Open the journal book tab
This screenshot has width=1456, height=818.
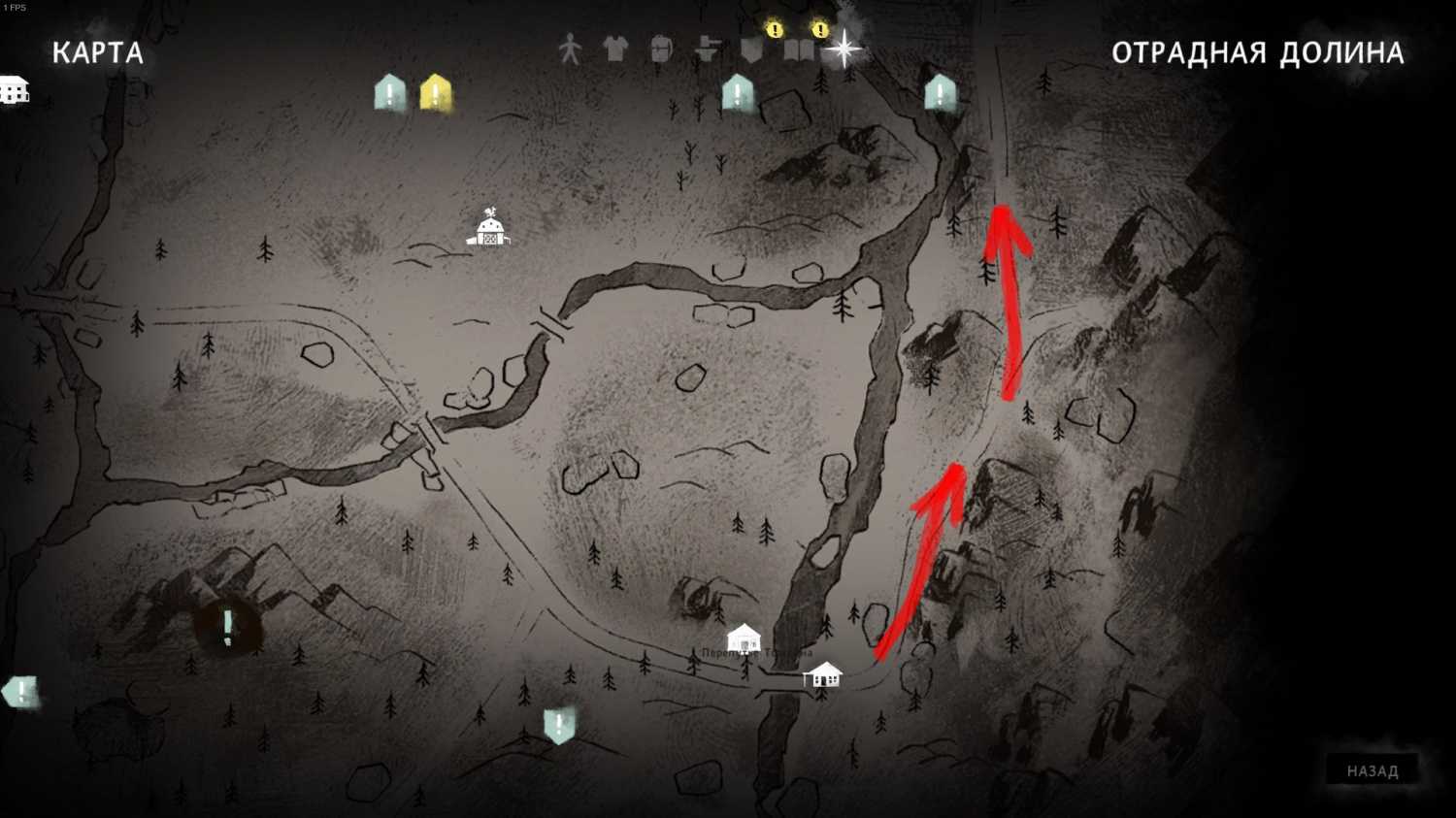[798, 49]
